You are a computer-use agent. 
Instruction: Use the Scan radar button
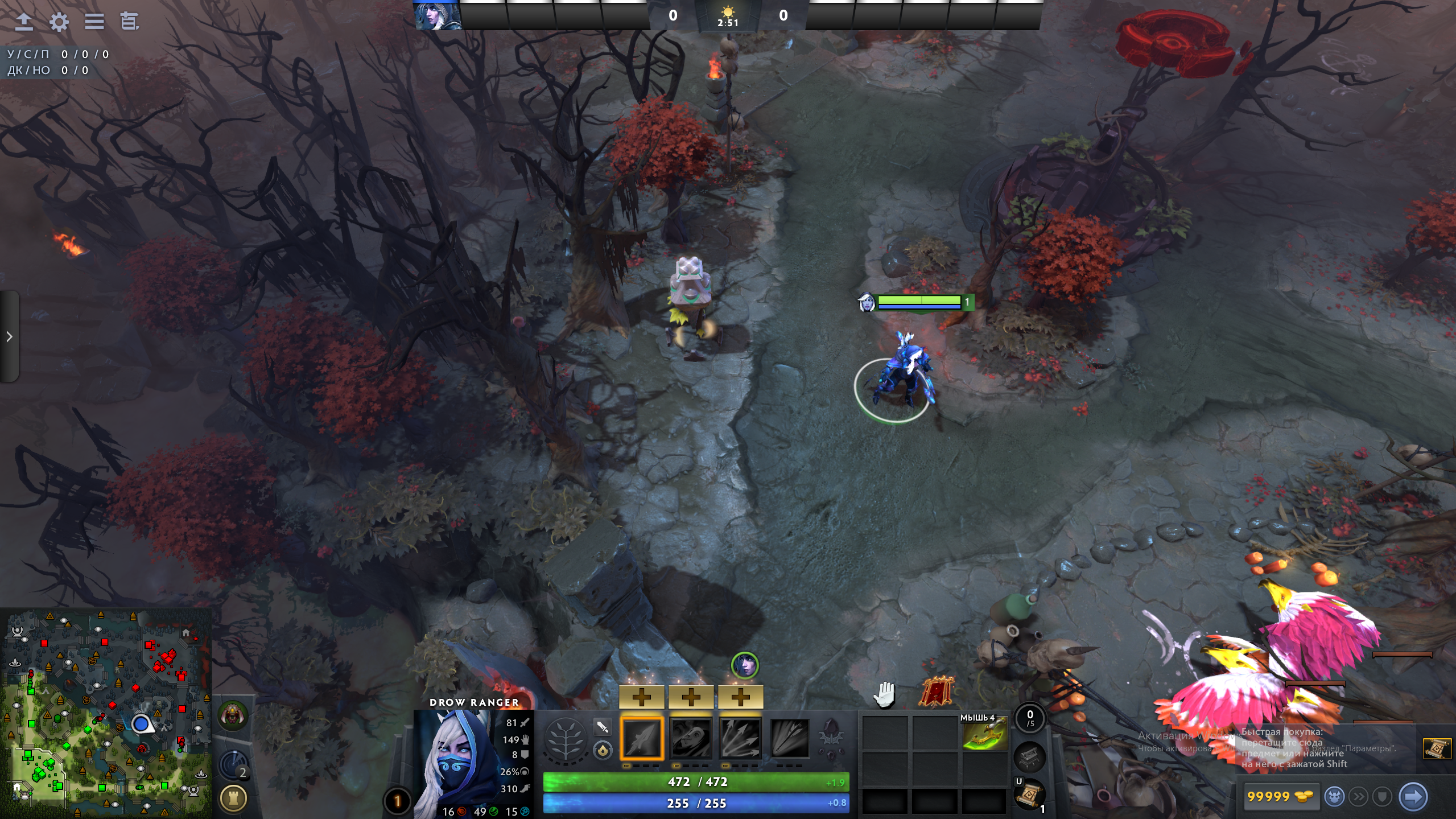pos(234,766)
